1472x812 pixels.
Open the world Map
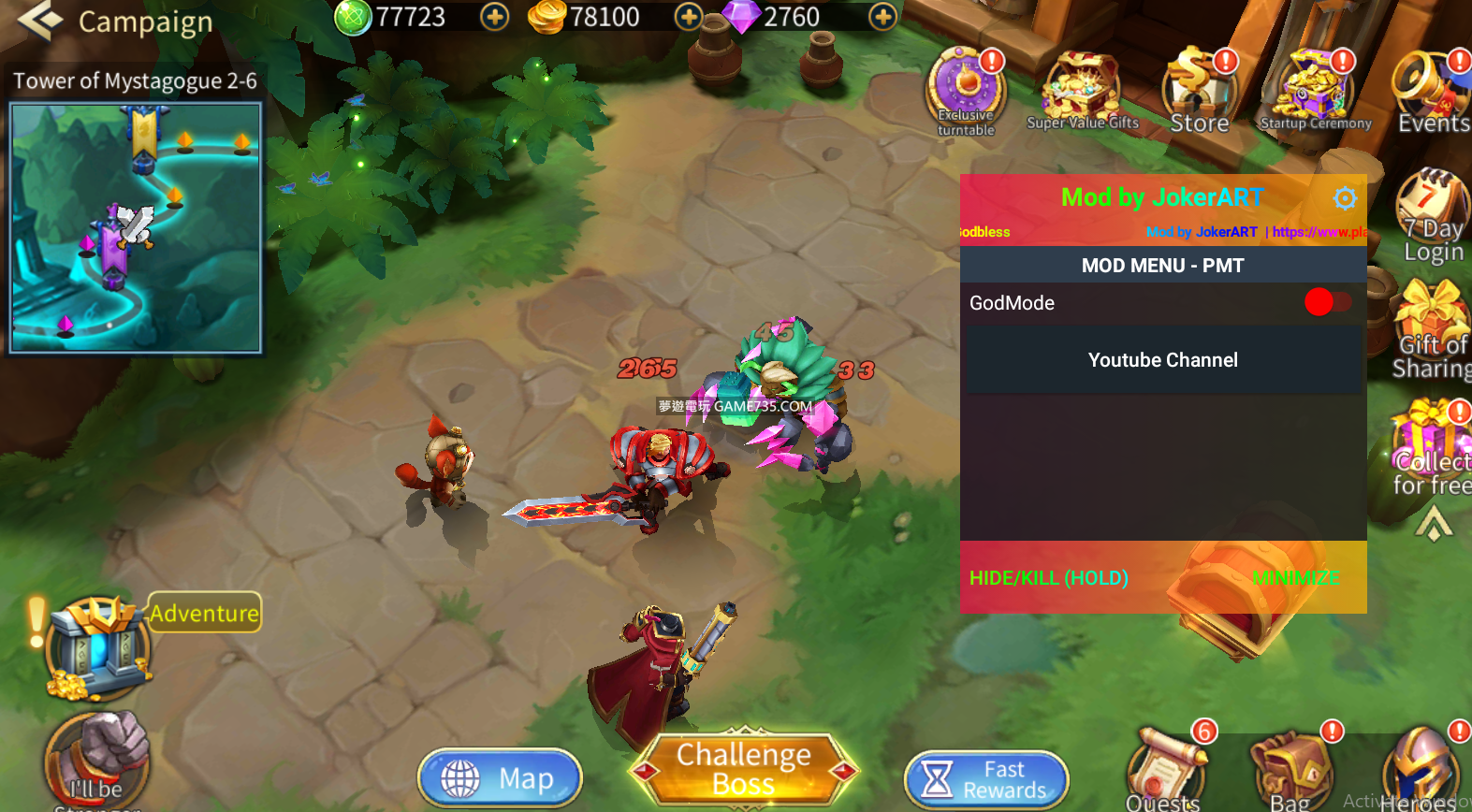point(500,777)
